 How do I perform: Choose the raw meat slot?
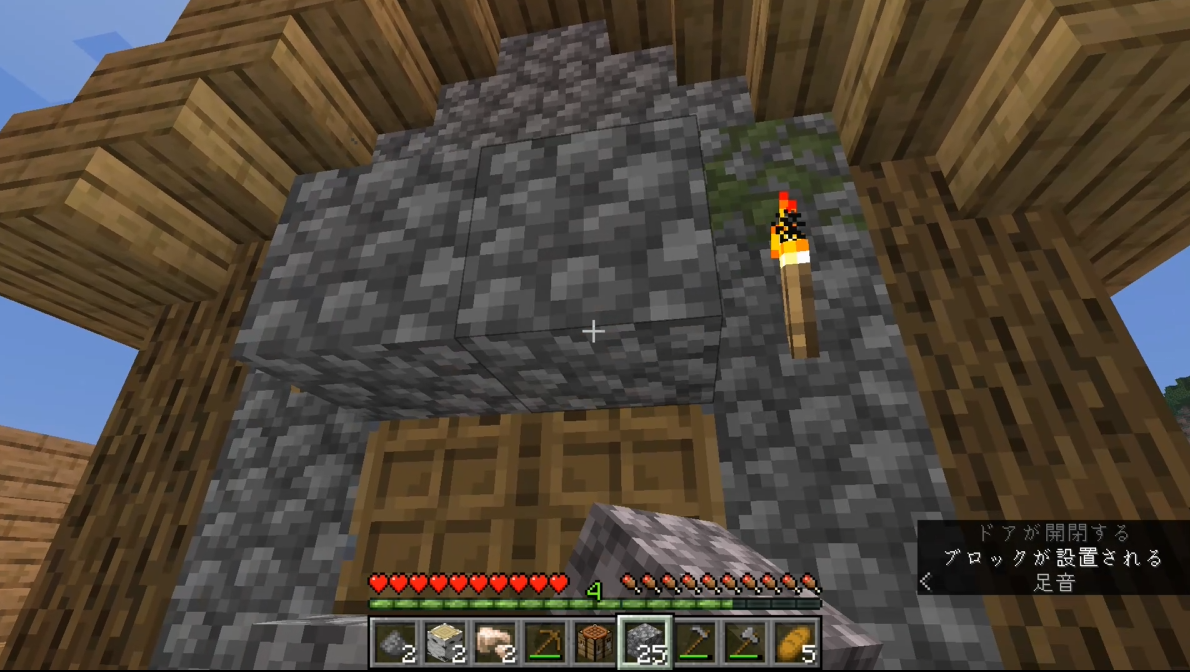[x=494, y=641]
